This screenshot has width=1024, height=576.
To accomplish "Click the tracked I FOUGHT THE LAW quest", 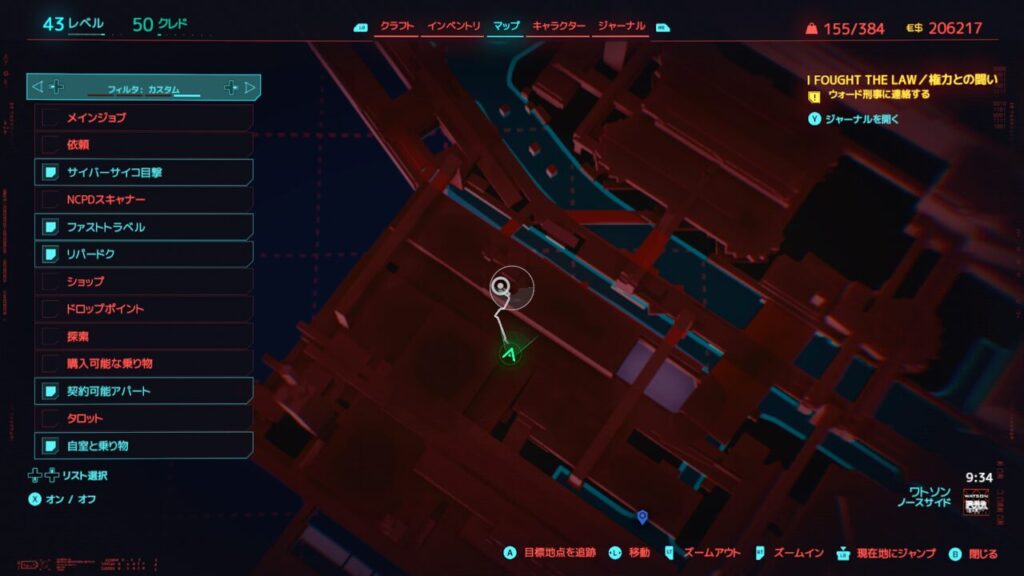I will 902,80.
